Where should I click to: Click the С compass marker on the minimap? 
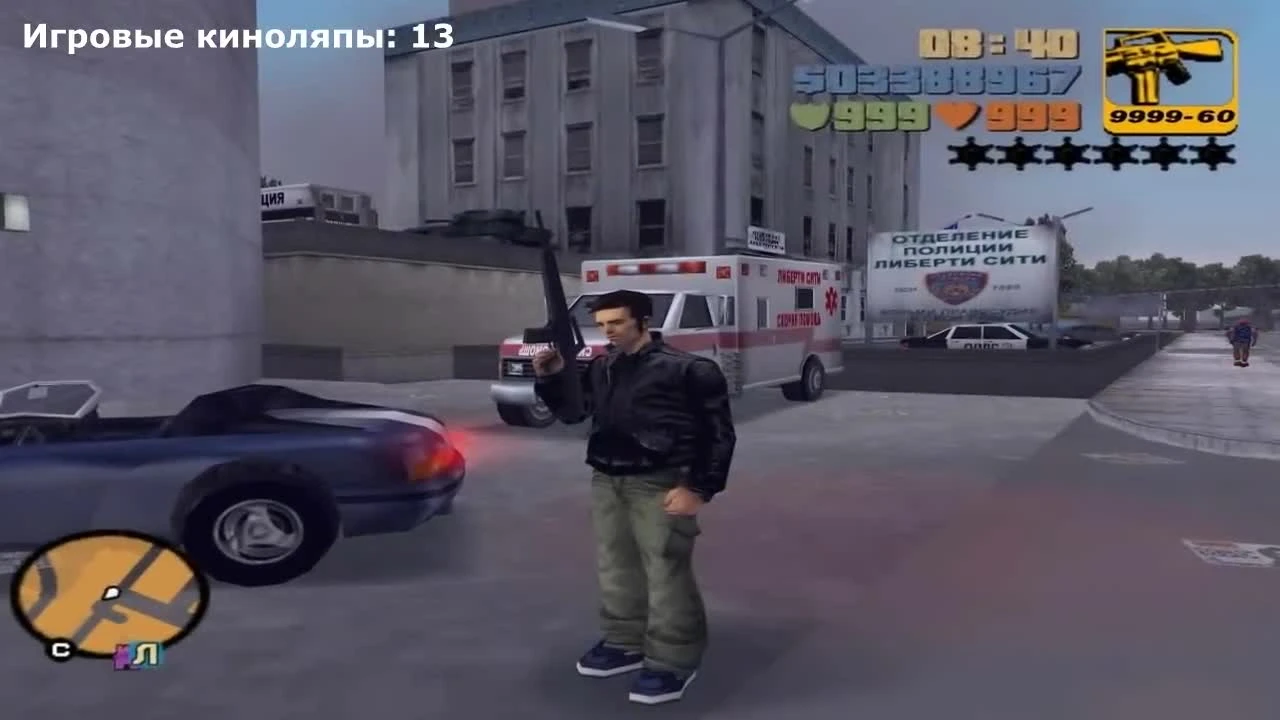tap(60, 649)
